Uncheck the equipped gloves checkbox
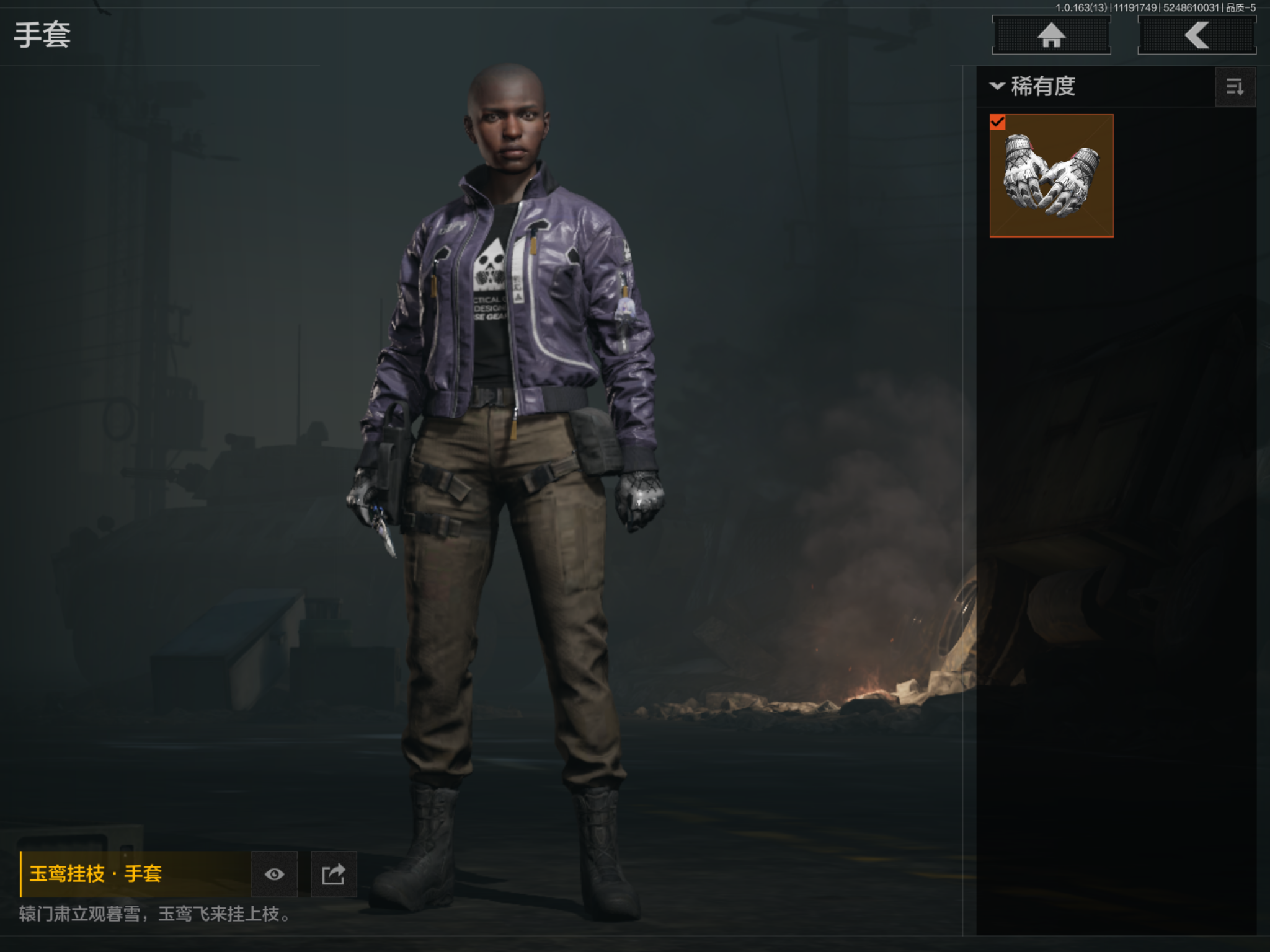The width and height of the screenshot is (1270, 952). [998, 122]
